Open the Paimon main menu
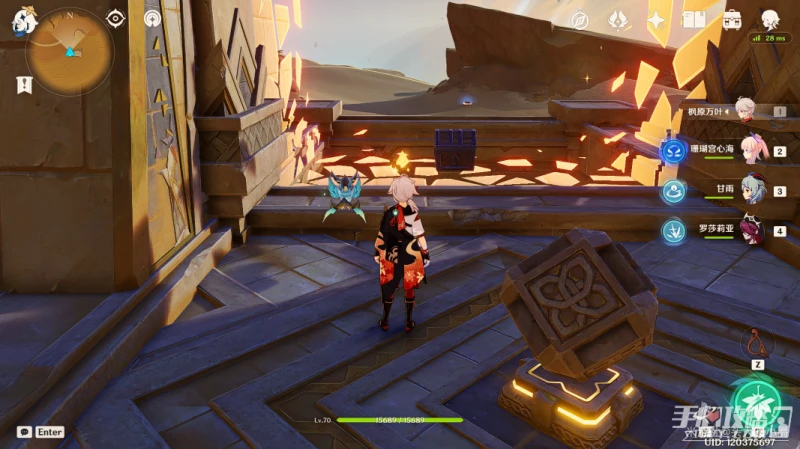 coord(24,22)
